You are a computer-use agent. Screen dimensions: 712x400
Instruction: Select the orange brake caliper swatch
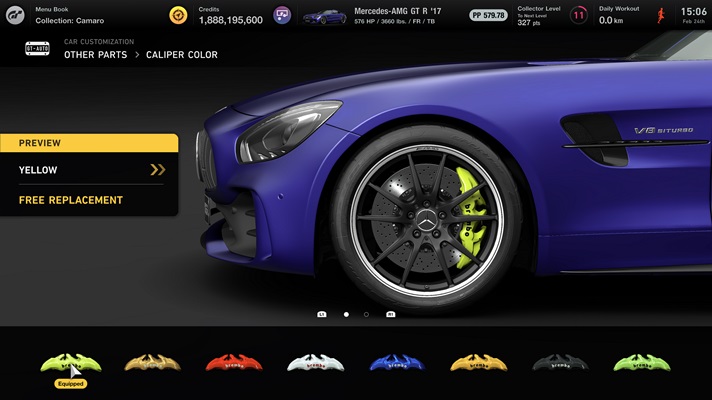[x=478, y=363]
